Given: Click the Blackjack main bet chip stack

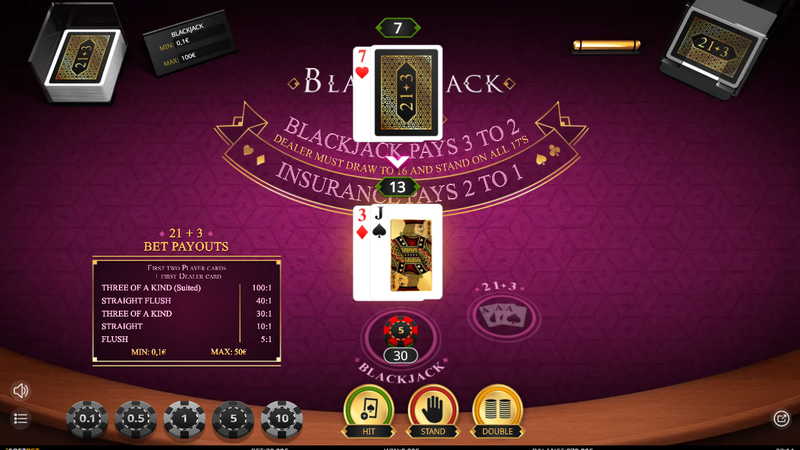Looking at the screenshot, I should (x=399, y=331).
